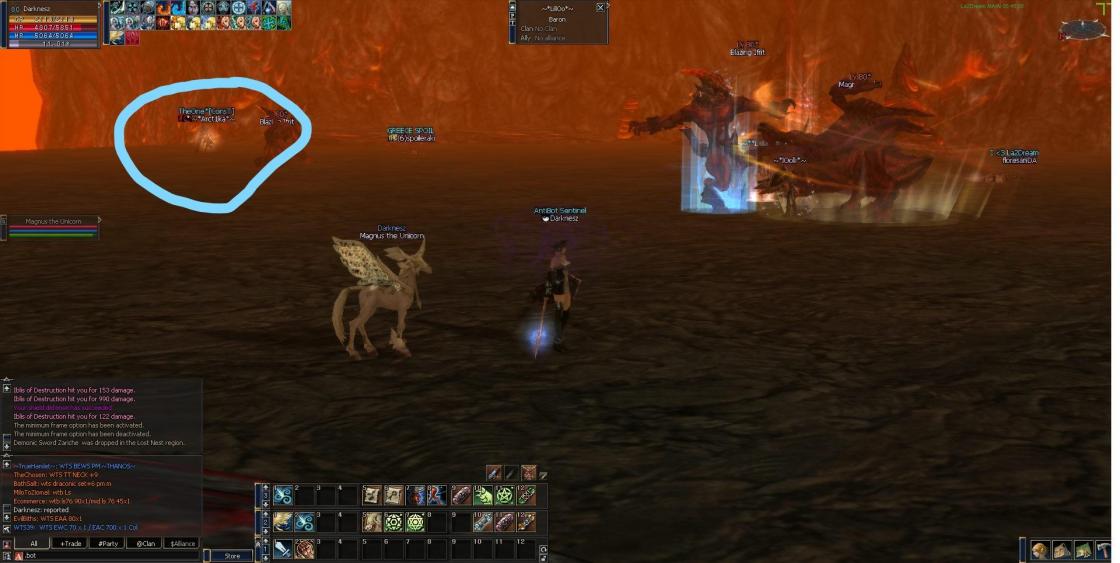Viewport: 1120px width, 563px height.
Task: Open the character head menu icon
Action: 1041,550
